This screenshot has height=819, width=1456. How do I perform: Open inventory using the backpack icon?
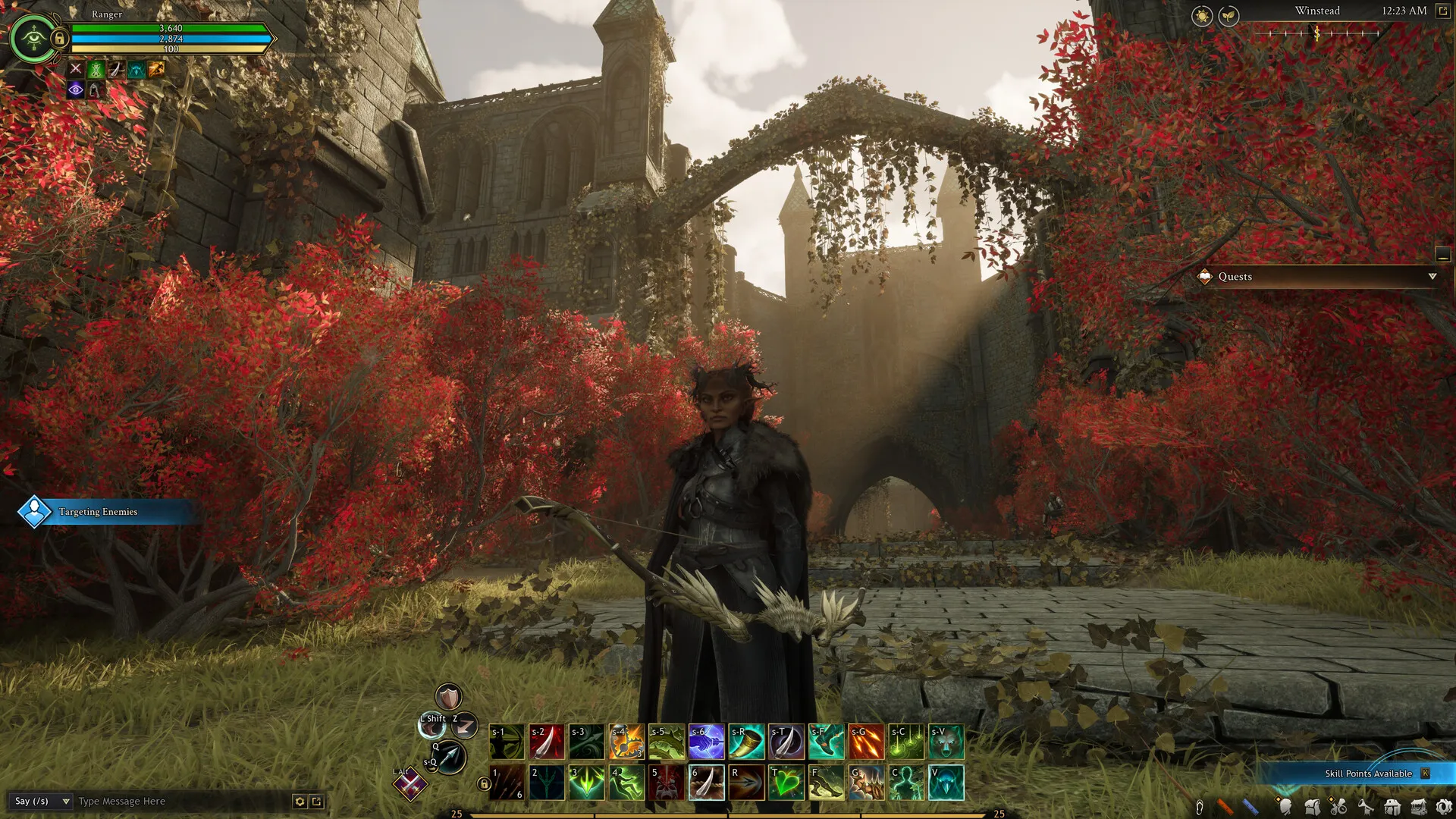(1313, 806)
